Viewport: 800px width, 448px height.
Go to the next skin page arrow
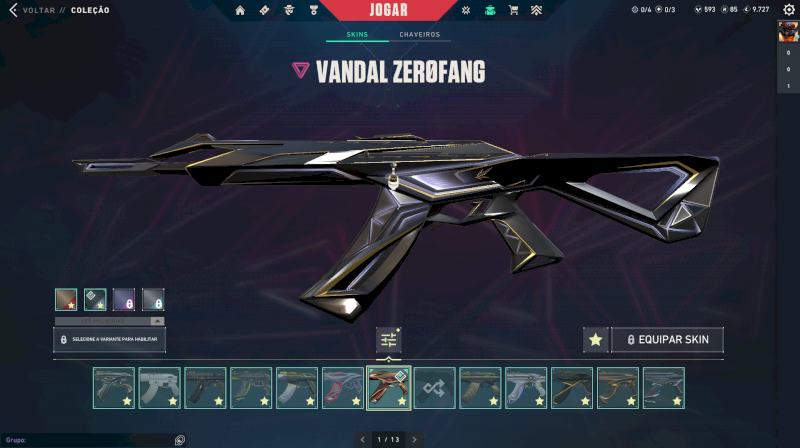click(x=414, y=439)
